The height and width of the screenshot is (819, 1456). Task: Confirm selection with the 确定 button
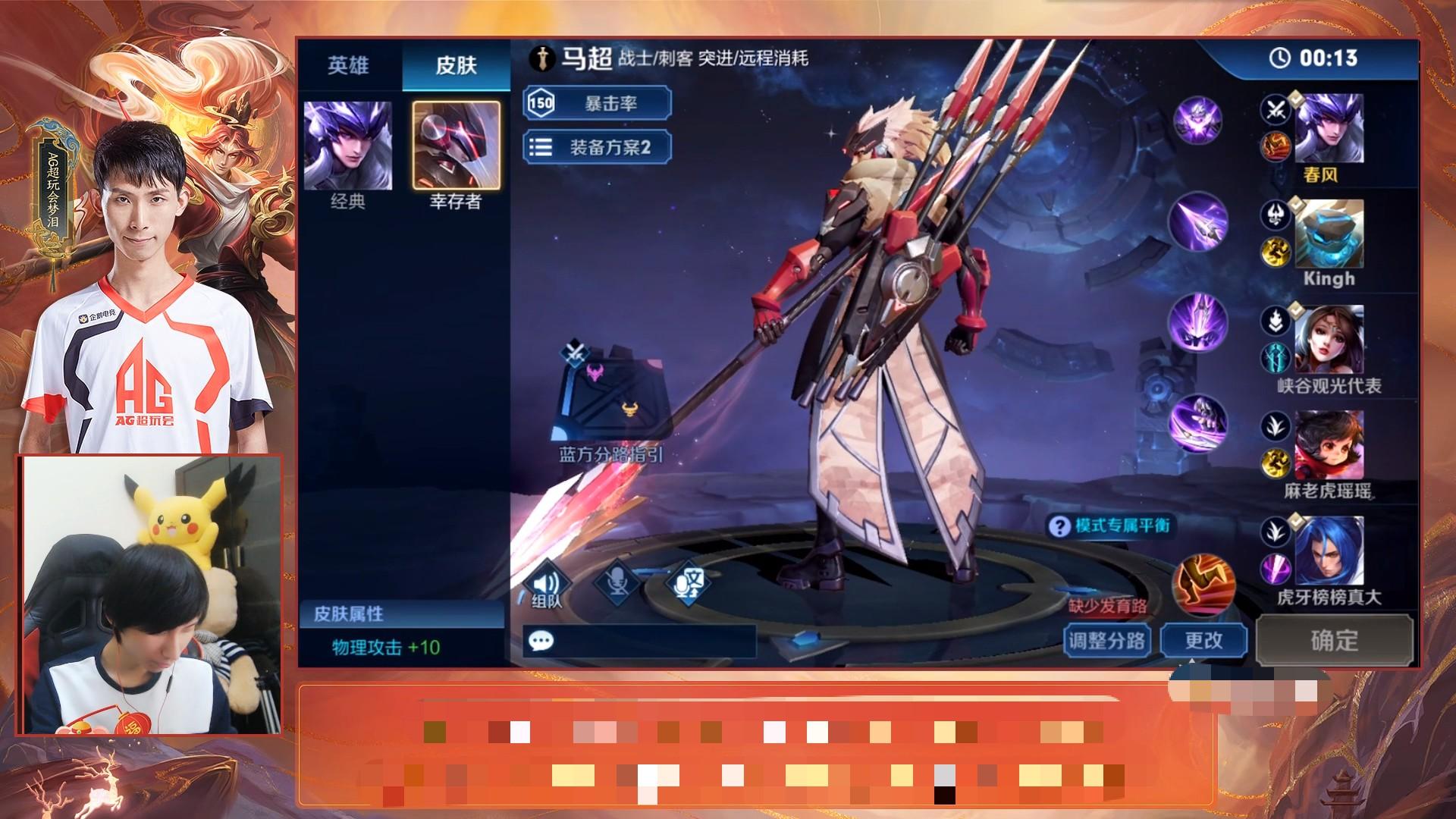[1335, 641]
